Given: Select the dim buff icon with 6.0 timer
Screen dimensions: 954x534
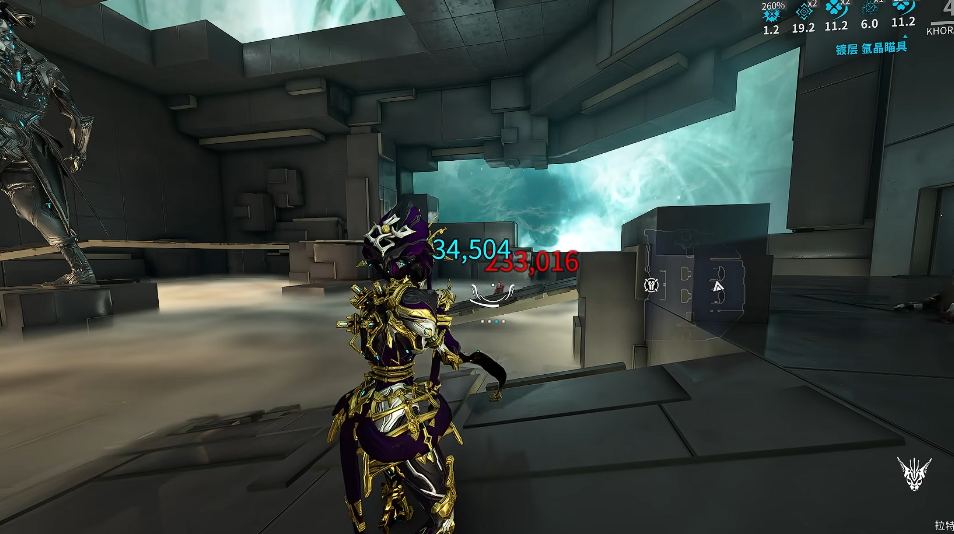Looking at the screenshot, I should 869,9.
